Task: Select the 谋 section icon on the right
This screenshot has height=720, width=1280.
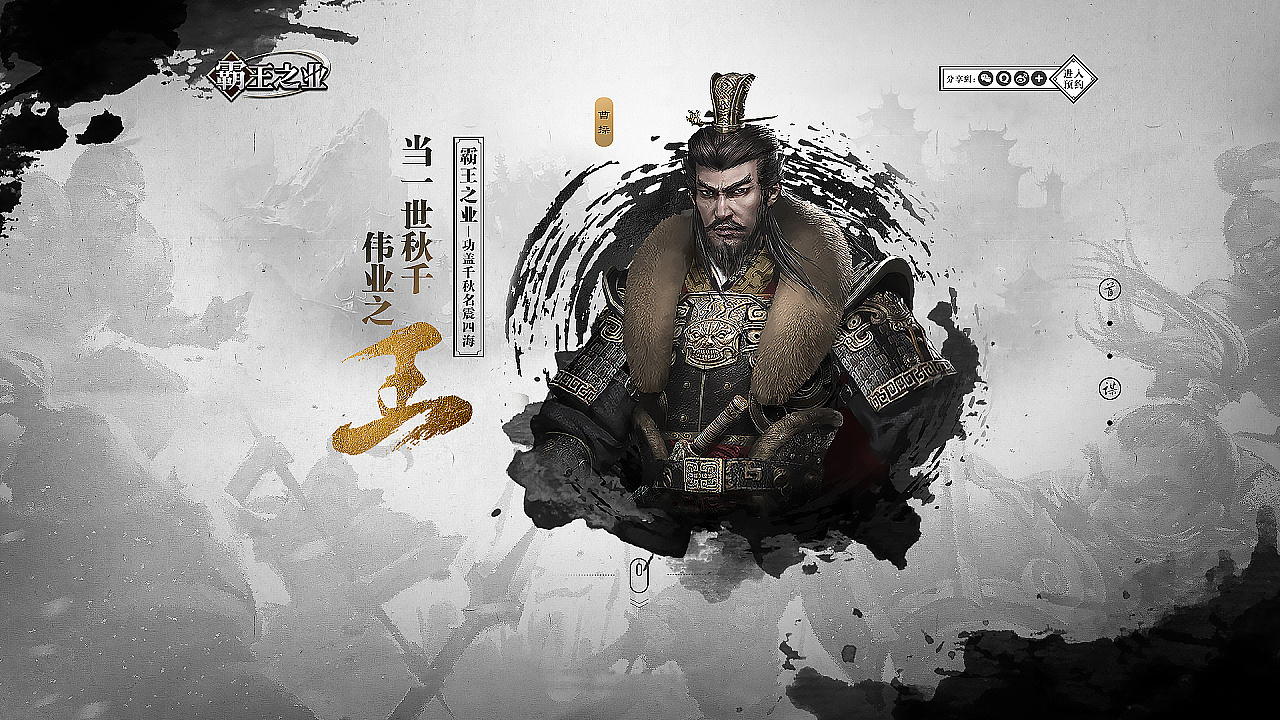Action: point(1111,388)
